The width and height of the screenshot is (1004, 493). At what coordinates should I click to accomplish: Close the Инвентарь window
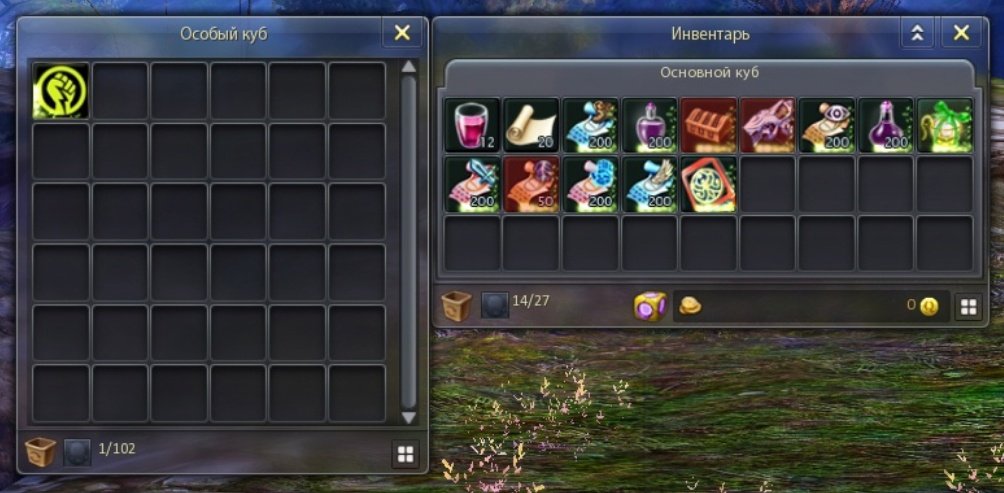(961, 33)
